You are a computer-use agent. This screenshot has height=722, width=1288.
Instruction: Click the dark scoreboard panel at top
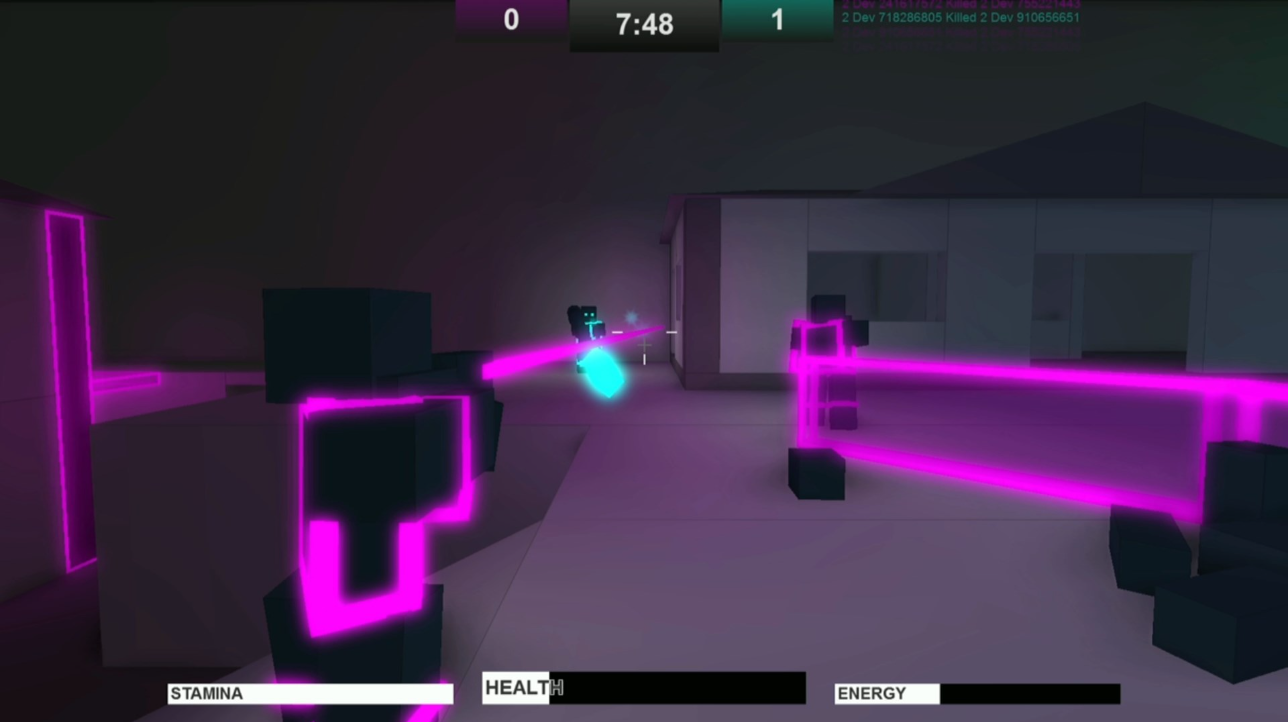click(x=644, y=40)
